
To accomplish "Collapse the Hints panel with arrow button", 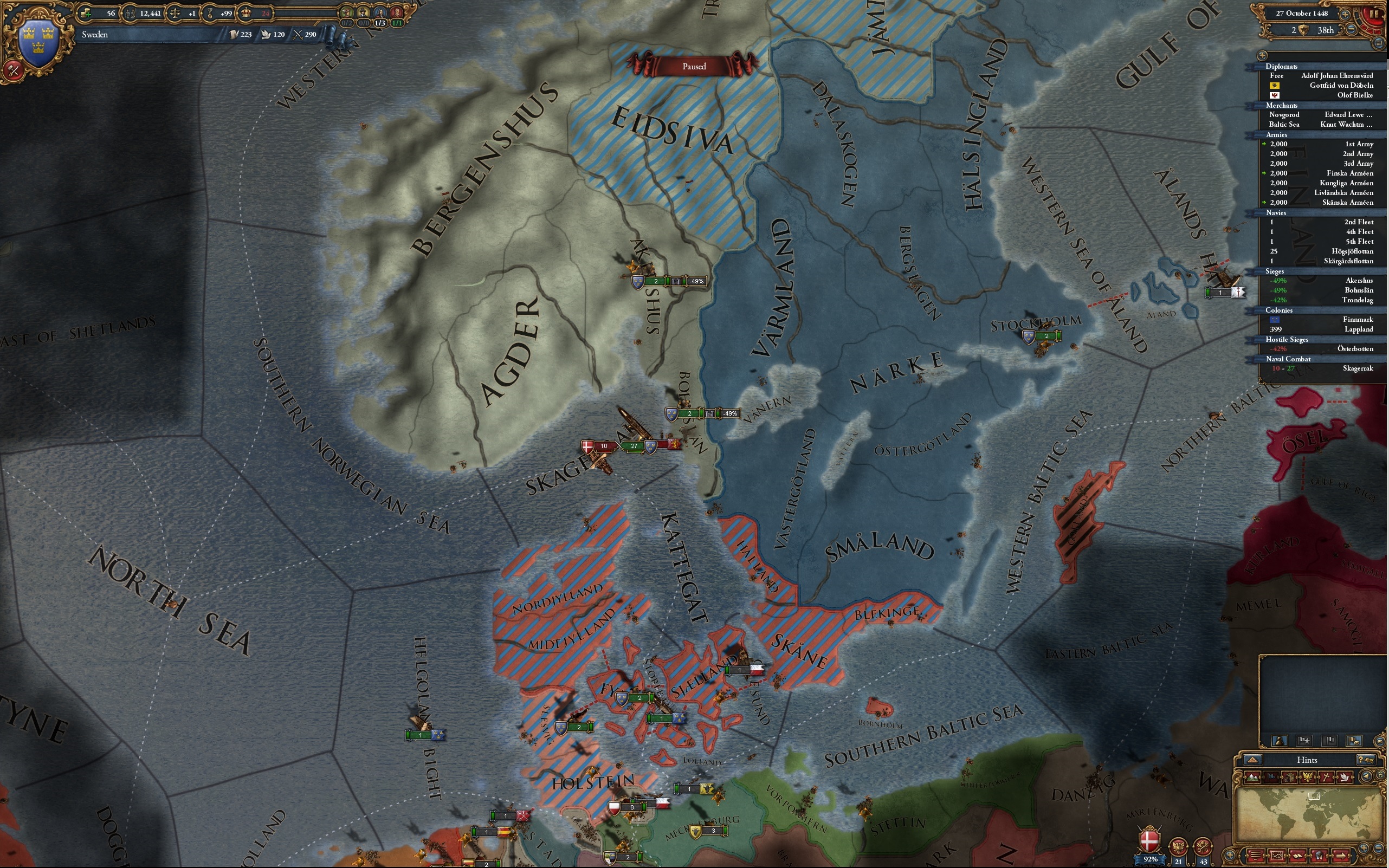I will click(x=1252, y=760).
